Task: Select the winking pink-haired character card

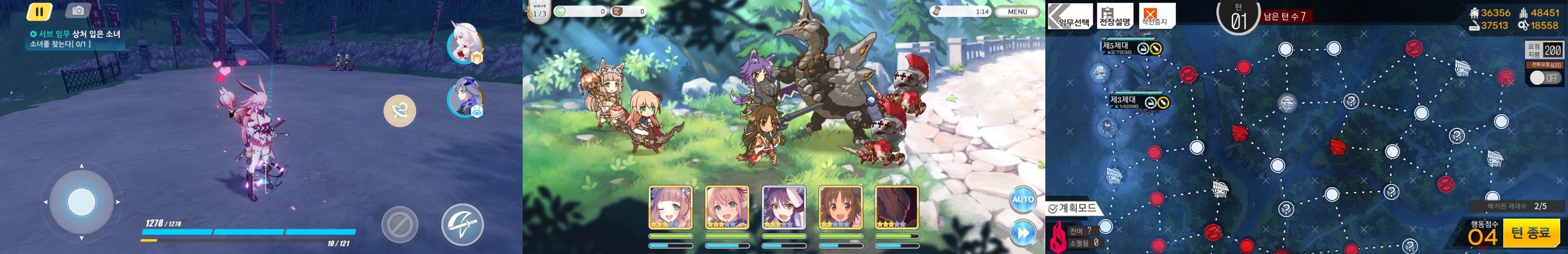Action: pyautogui.click(x=670, y=208)
